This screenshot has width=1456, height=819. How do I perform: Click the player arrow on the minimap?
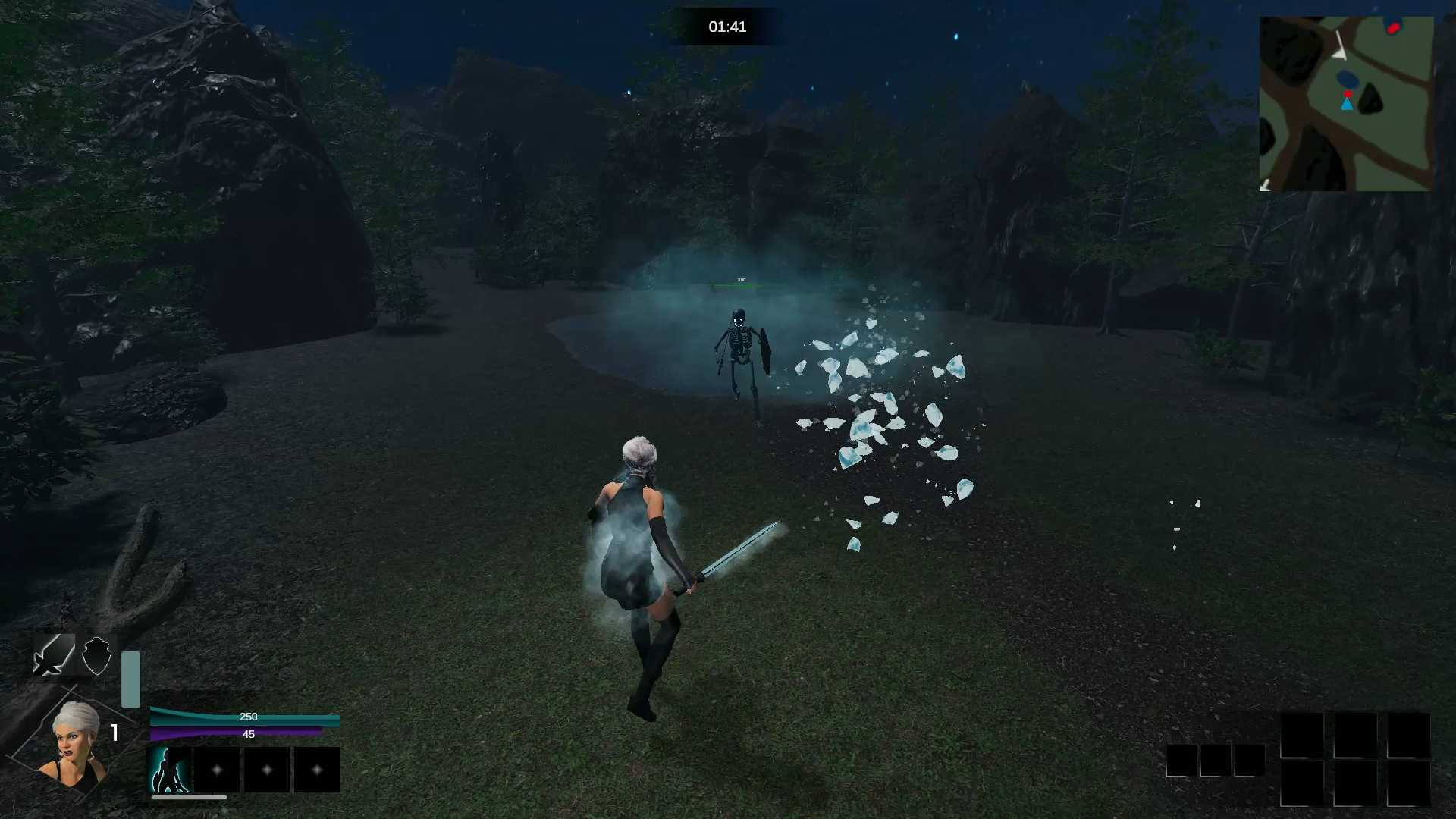(1347, 104)
